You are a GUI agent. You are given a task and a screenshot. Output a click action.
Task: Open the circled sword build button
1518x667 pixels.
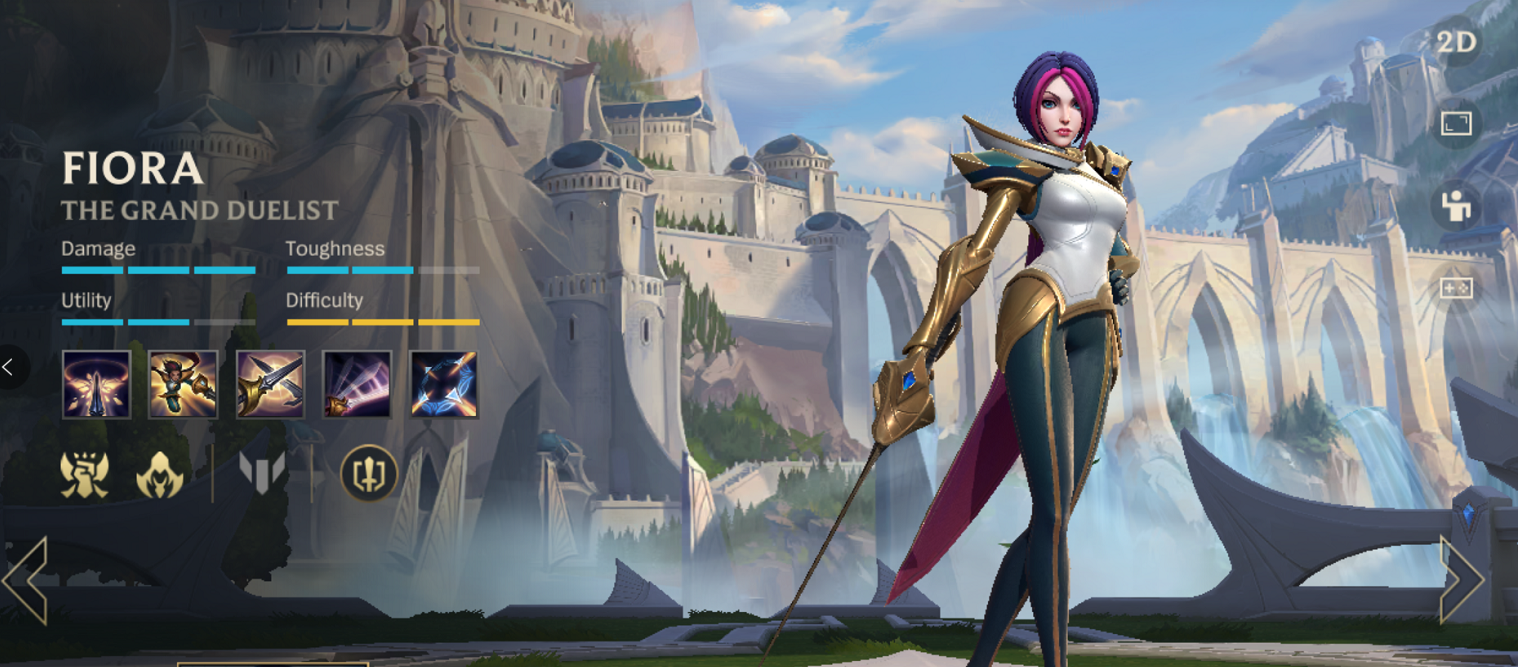[x=369, y=473]
